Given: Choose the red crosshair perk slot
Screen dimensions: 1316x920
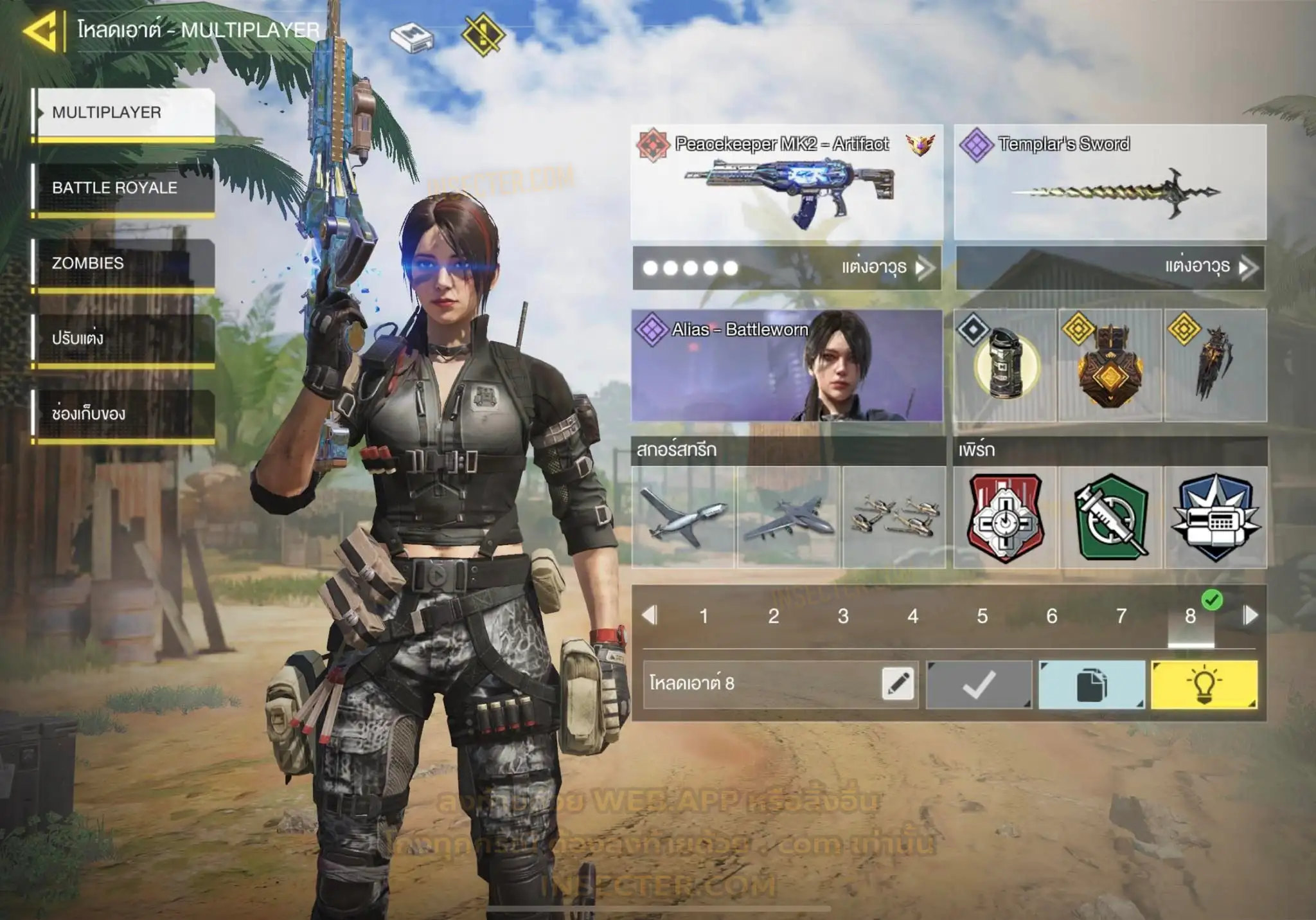Looking at the screenshot, I should coord(1005,517).
